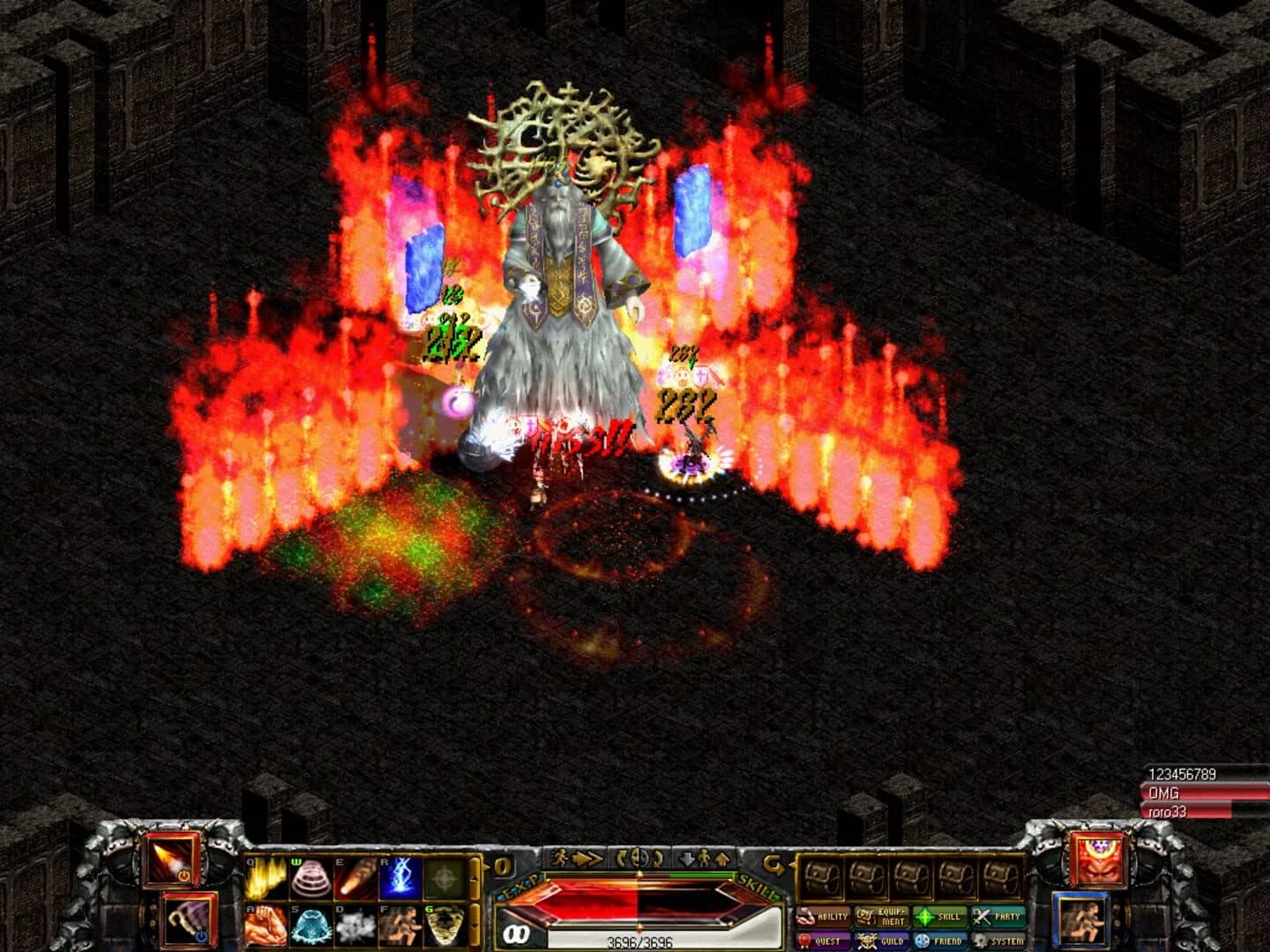Select the muscle strength skill on hotkey A
The height and width of the screenshot is (952, 1270).
(x=265, y=924)
